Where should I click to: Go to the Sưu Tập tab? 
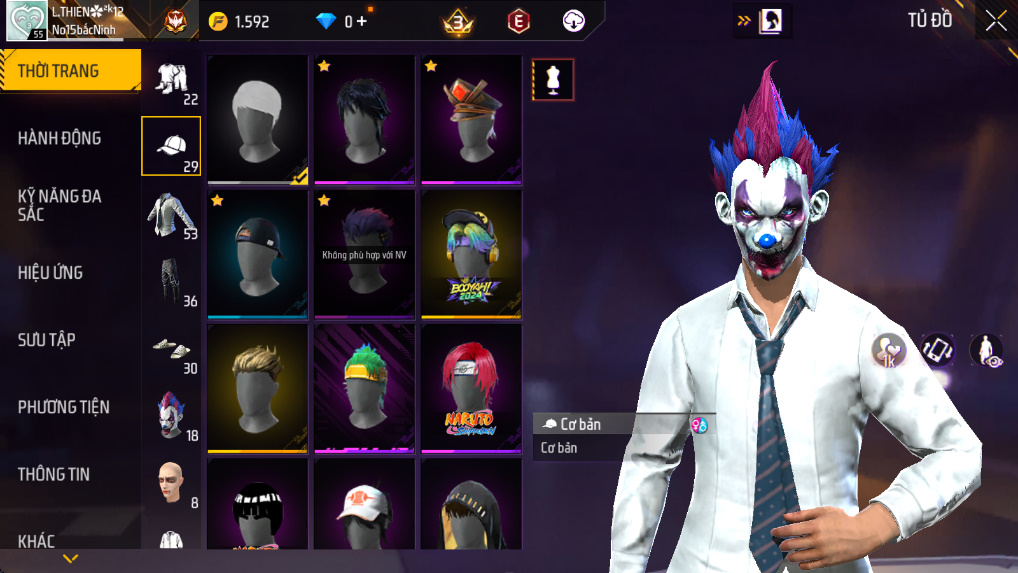70,340
